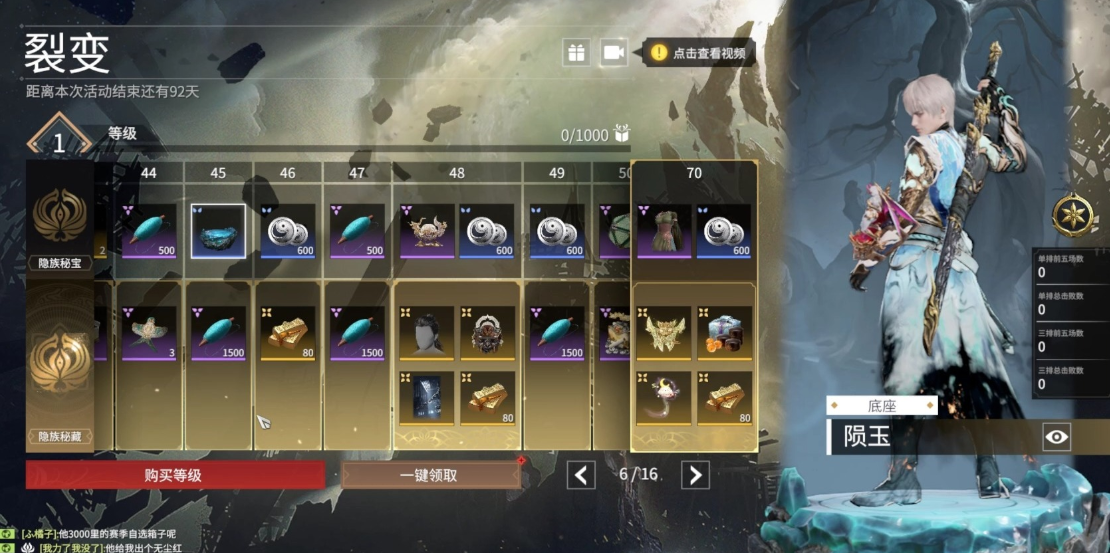
Task: Pick the level 46 silver coins reward
Action: [288, 231]
